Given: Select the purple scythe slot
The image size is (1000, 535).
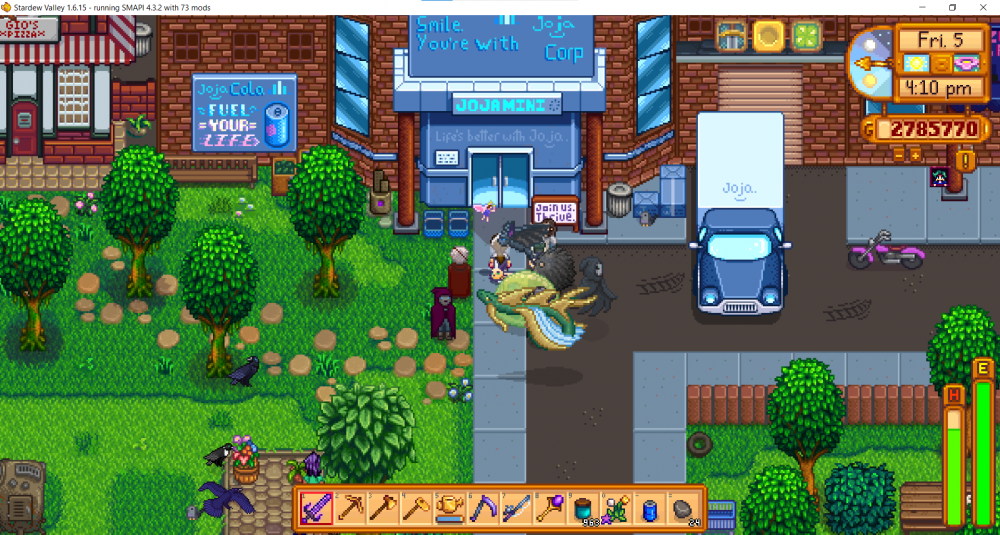Looking at the screenshot, I should 483,508.
